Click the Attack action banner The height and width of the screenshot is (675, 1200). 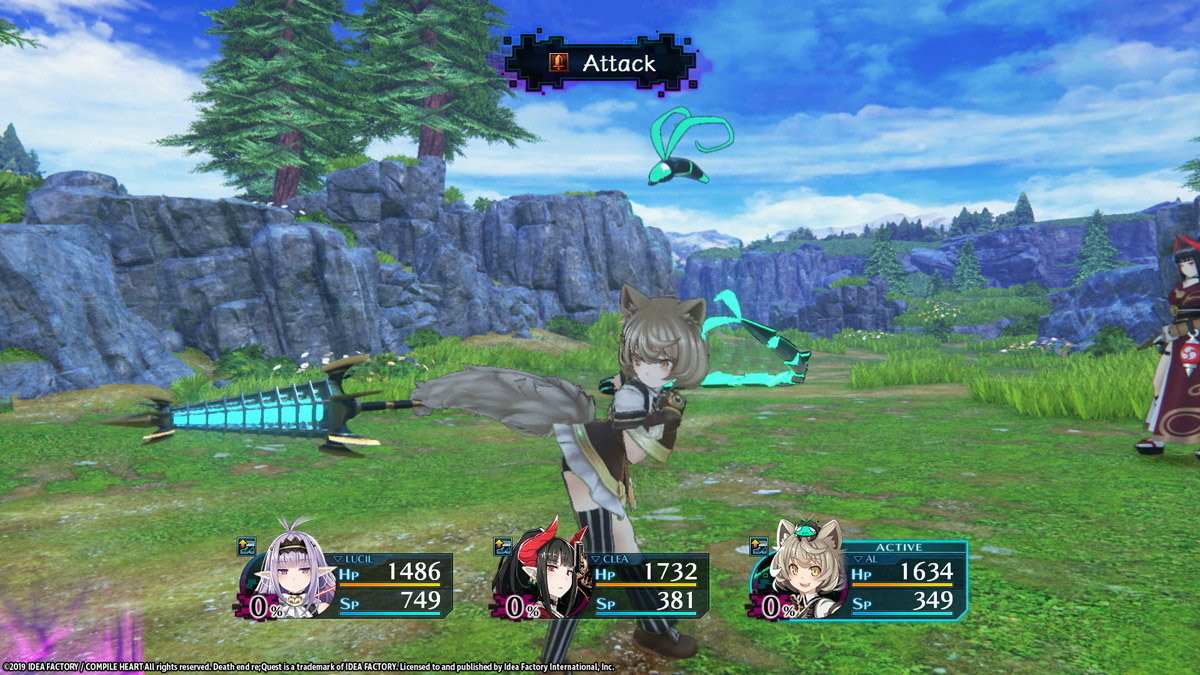tap(601, 64)
